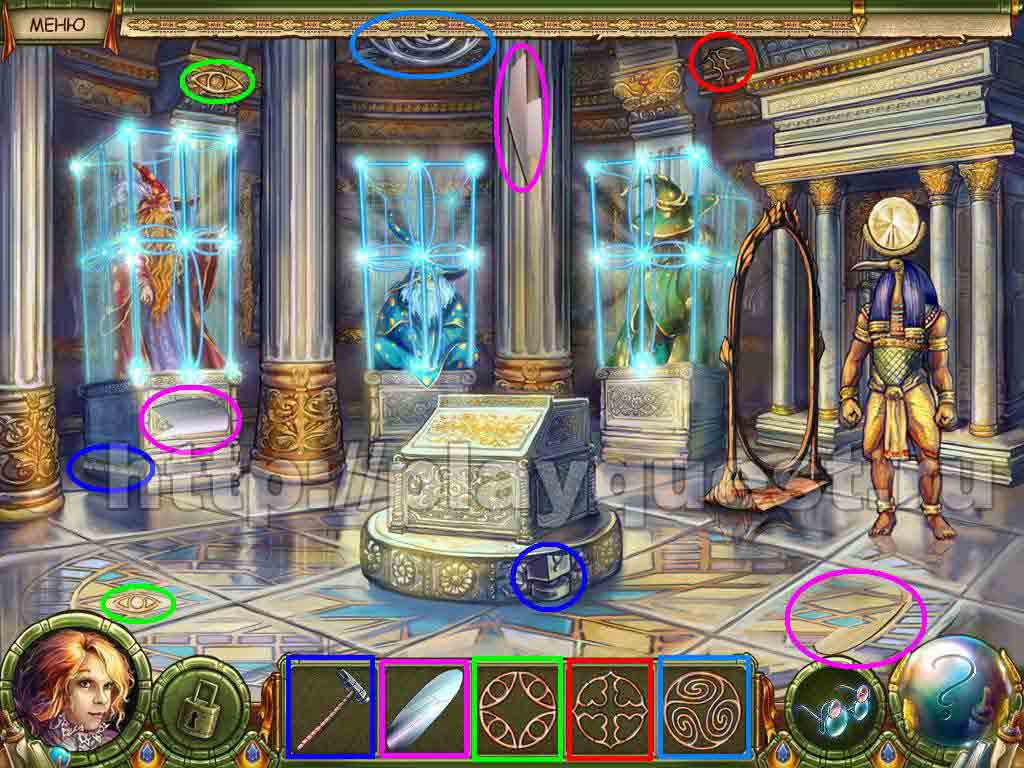Pick the white feather inventory slot
Screen dimensions: 1024x768
point(424,706)
